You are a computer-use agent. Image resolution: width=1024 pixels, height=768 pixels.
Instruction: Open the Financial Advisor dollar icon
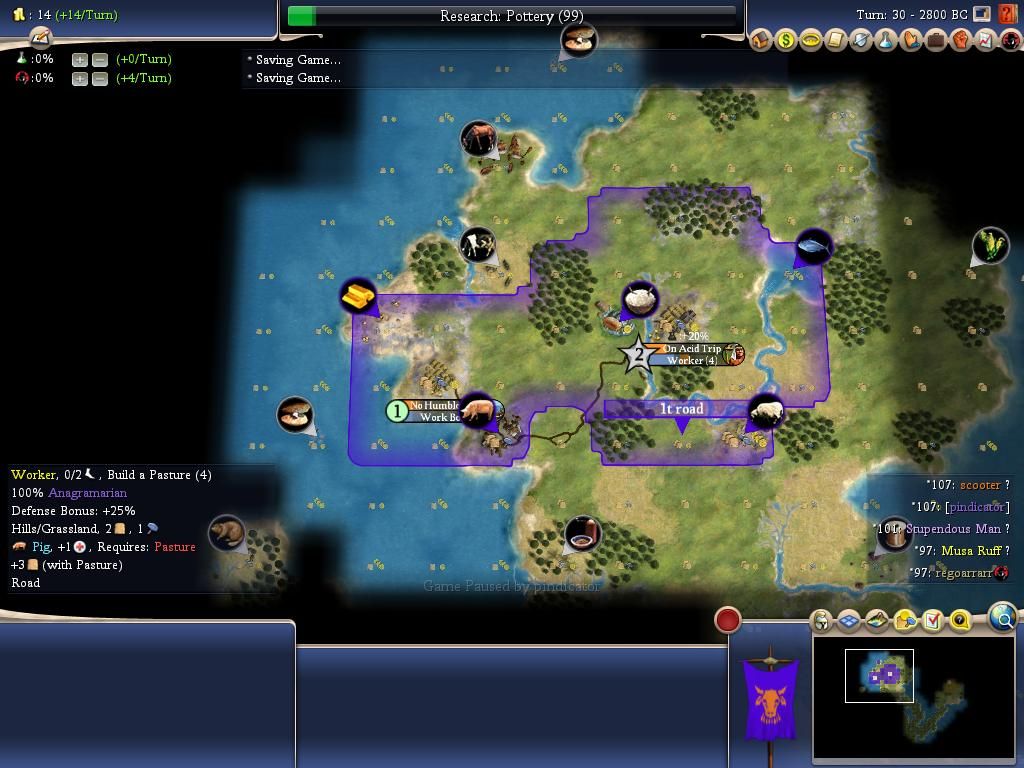pyautogui.click(x=786, y=41)
